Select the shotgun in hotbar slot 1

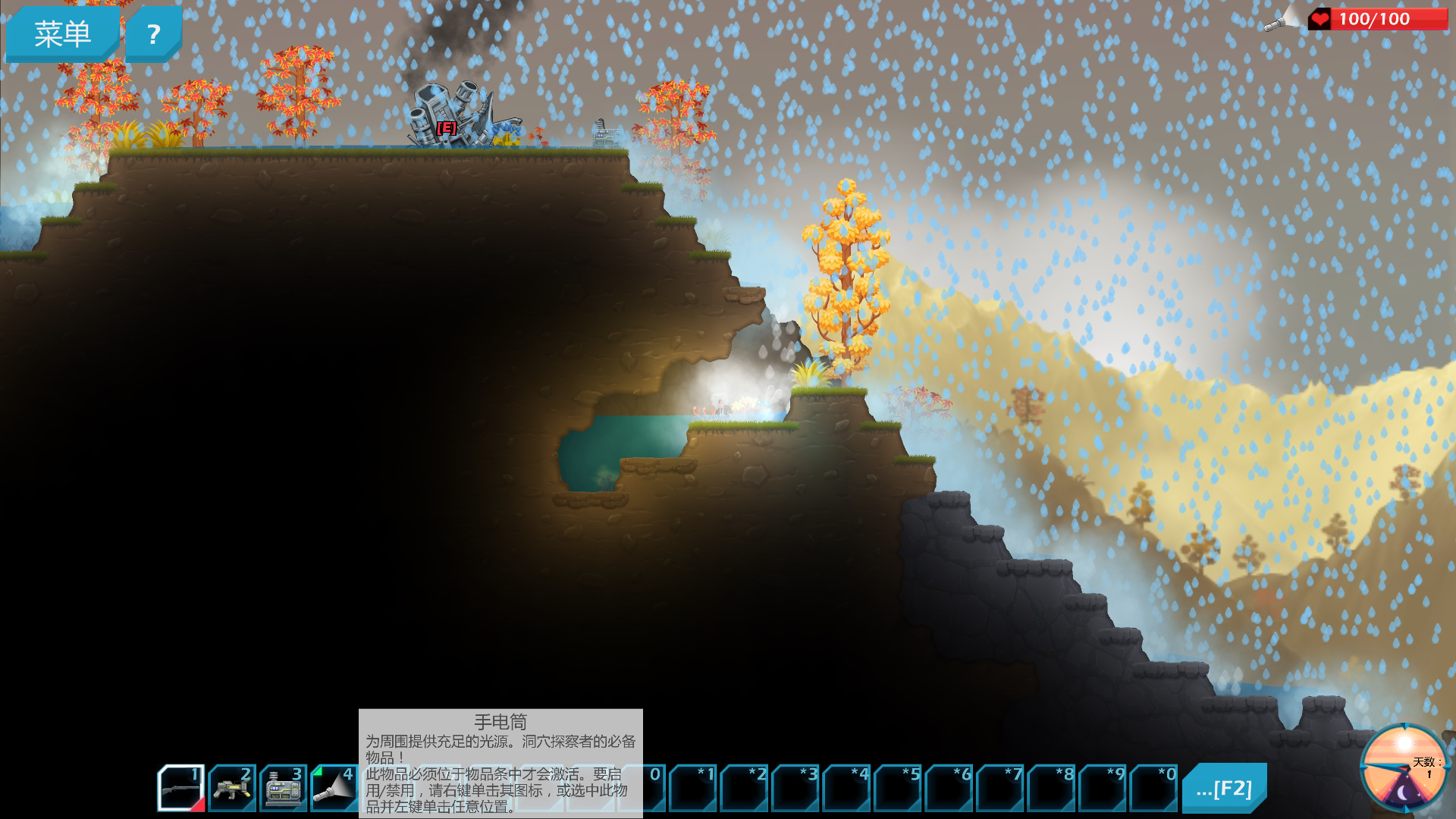click(x=181, y=789)
